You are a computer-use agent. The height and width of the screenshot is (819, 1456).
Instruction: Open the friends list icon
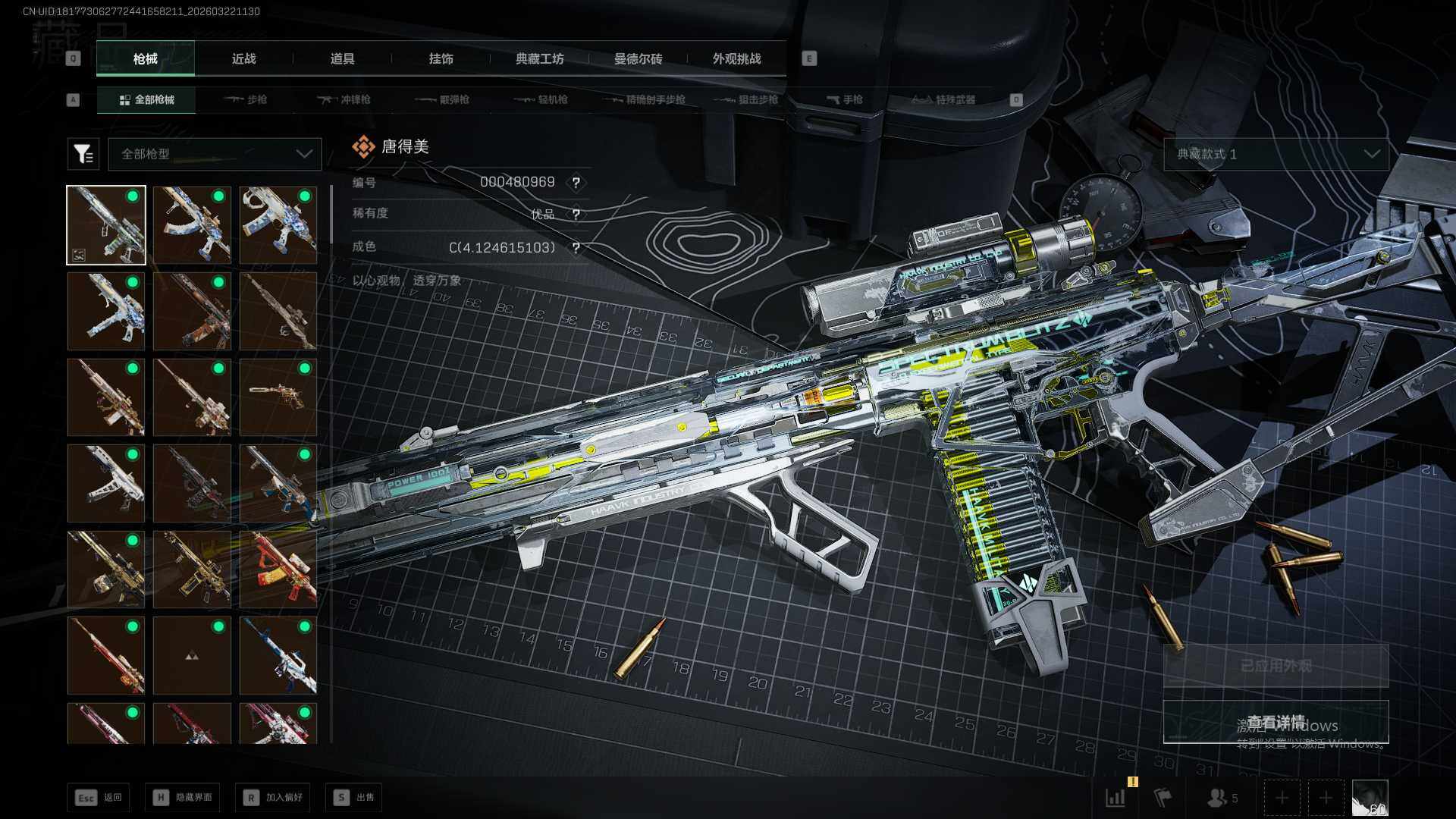click(x=1221, y=798)
